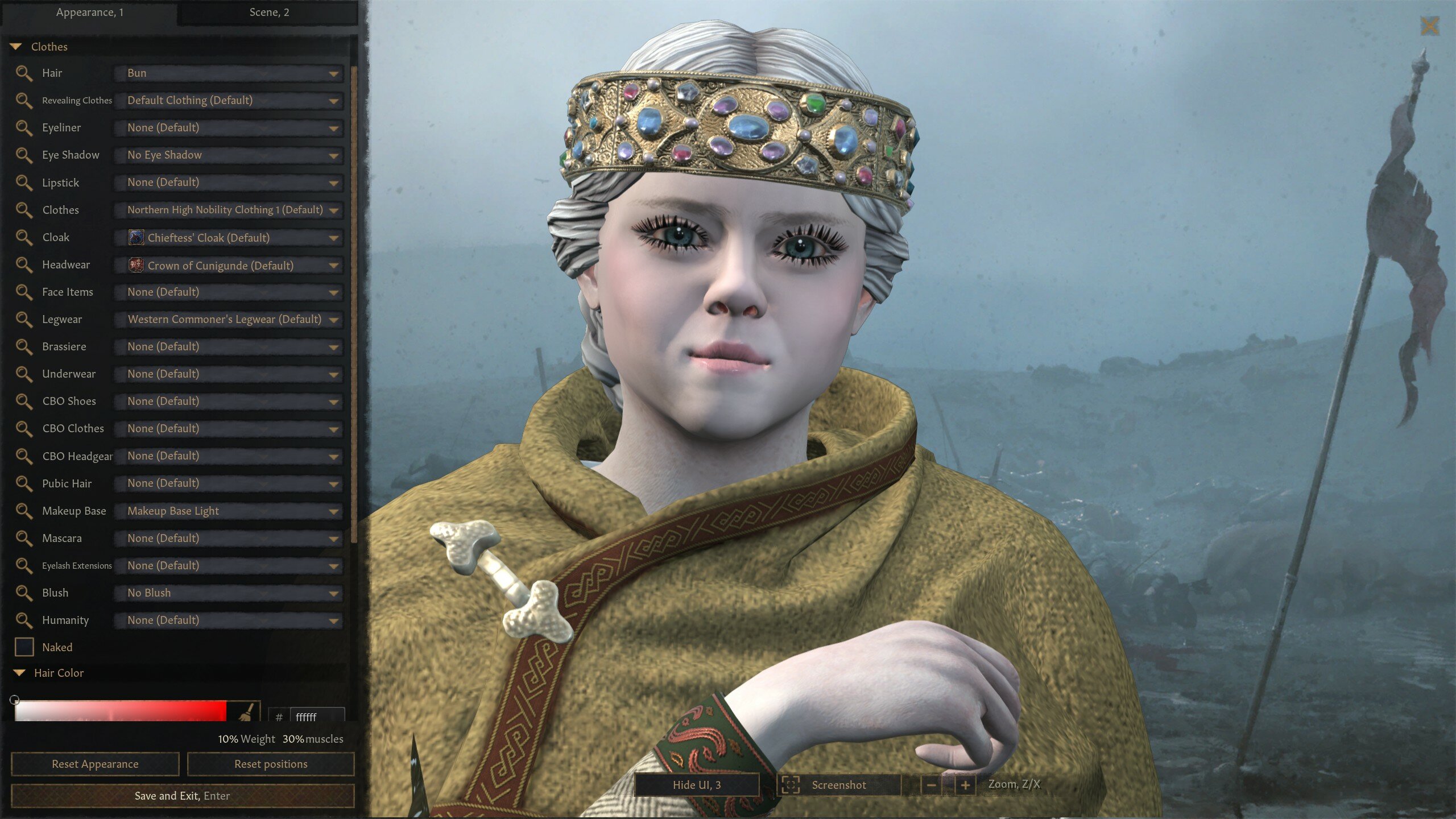The width and height of the screenshot is (1456, 819).
Task: Click the minus icon to zoom out
Action: click(x=933, y=785)
